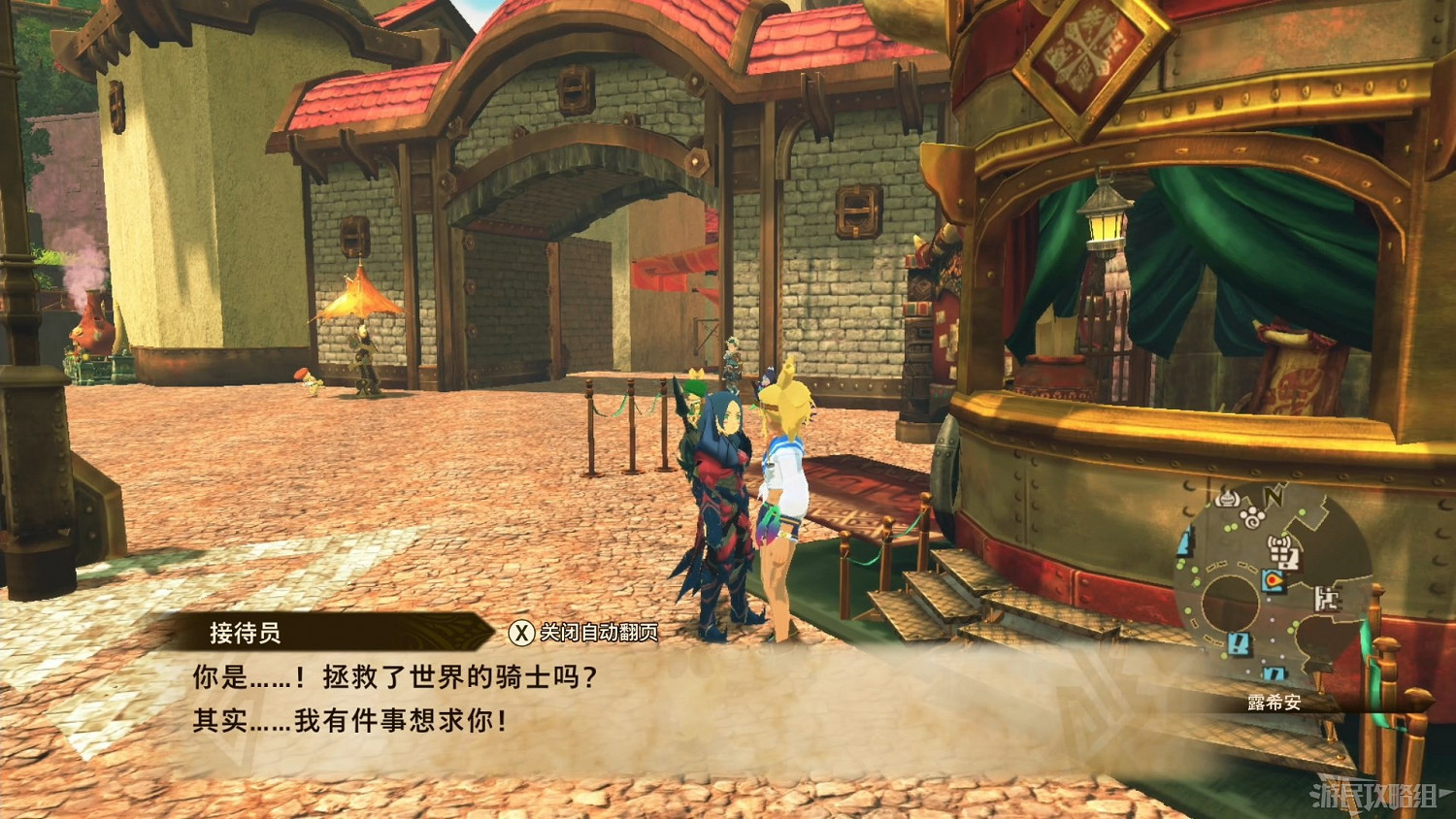Click the orange player position arrow on the minimap
1456x819 pixels.
[1274, 579]
